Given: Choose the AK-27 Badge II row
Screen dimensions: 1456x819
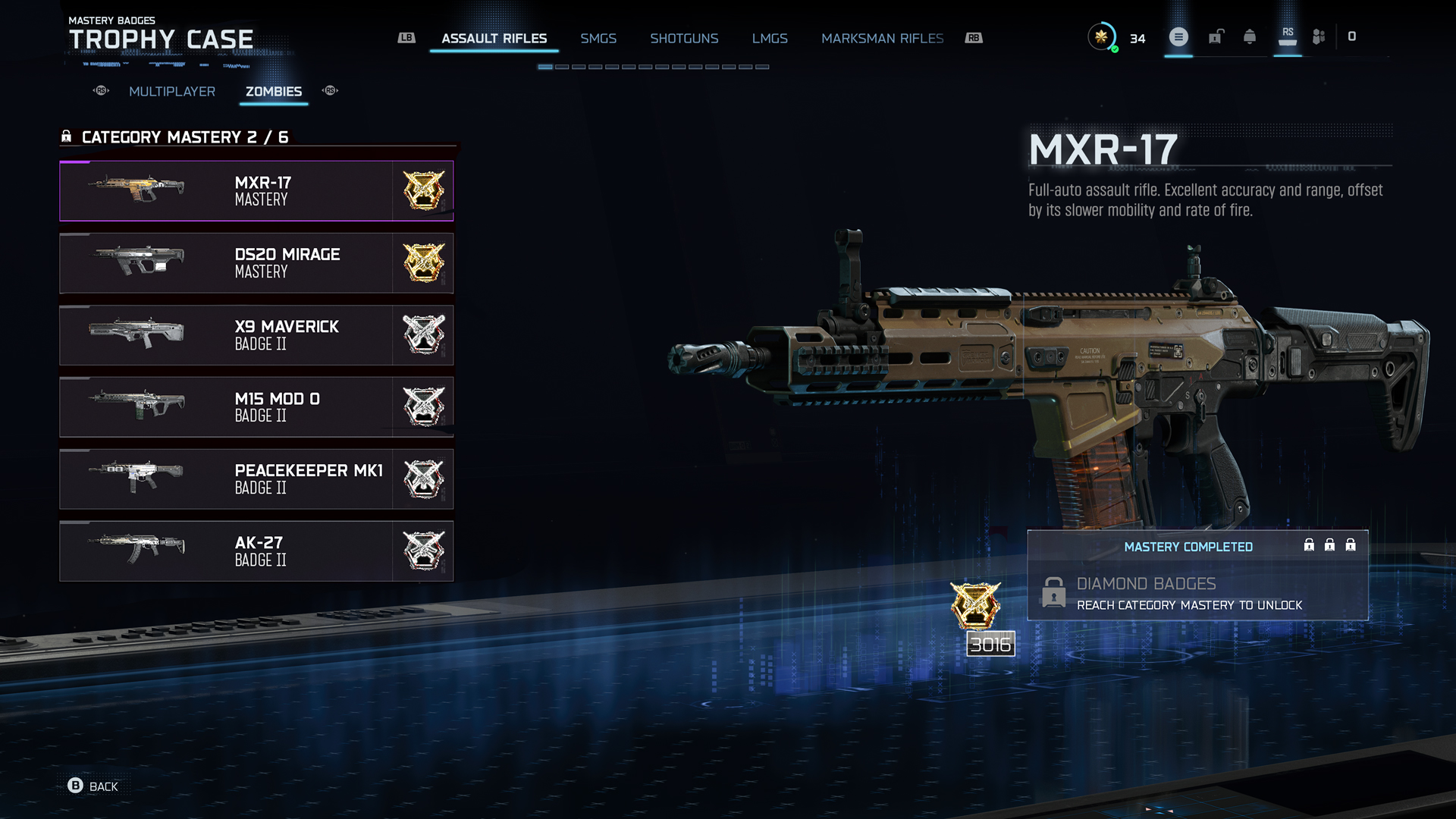Looking at the screenshot, I should 256,551.
